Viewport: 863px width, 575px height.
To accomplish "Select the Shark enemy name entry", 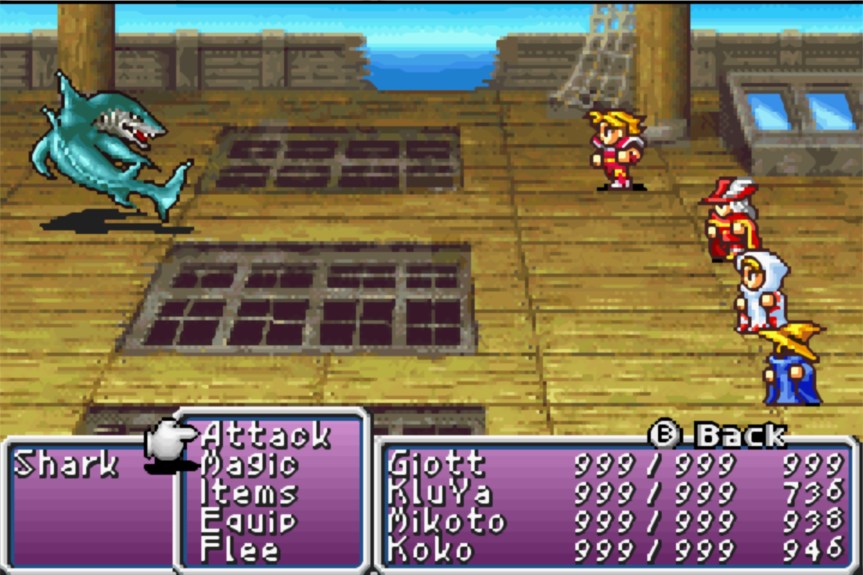I will pyautogui.click(x=66, y=465).
